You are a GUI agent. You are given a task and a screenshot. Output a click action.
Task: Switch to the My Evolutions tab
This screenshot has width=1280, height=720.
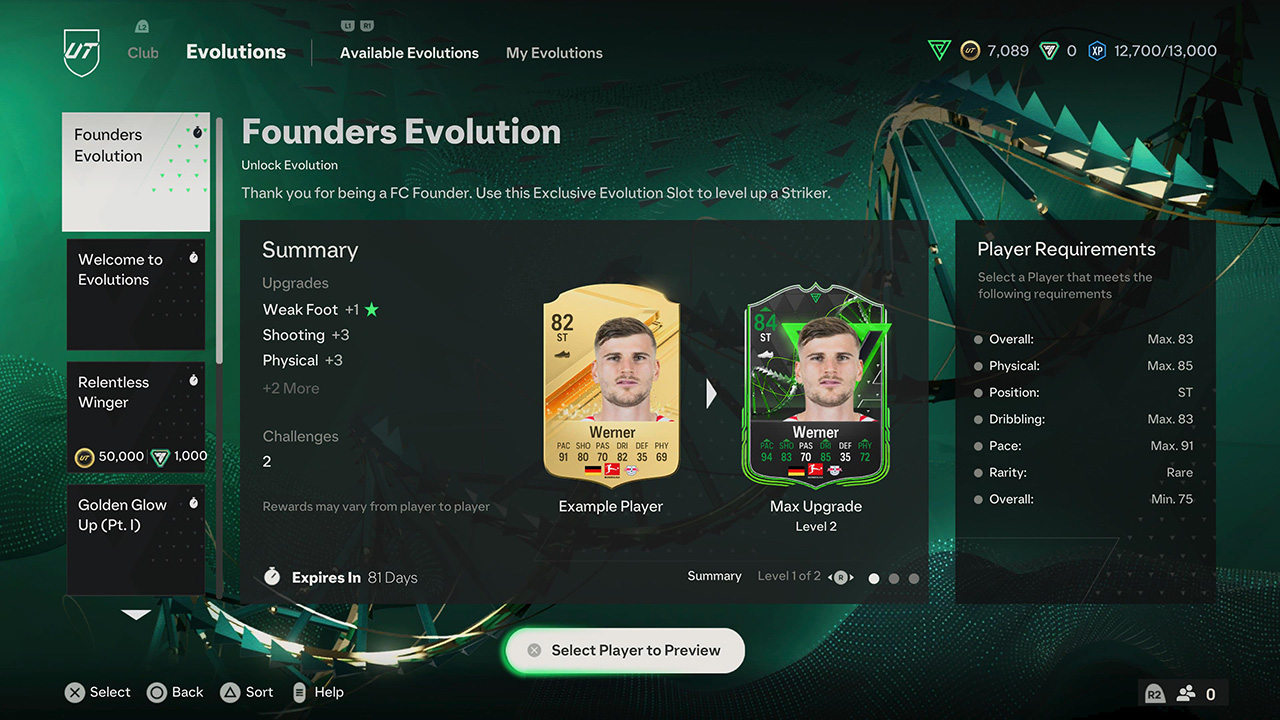(x=554, y=52)
